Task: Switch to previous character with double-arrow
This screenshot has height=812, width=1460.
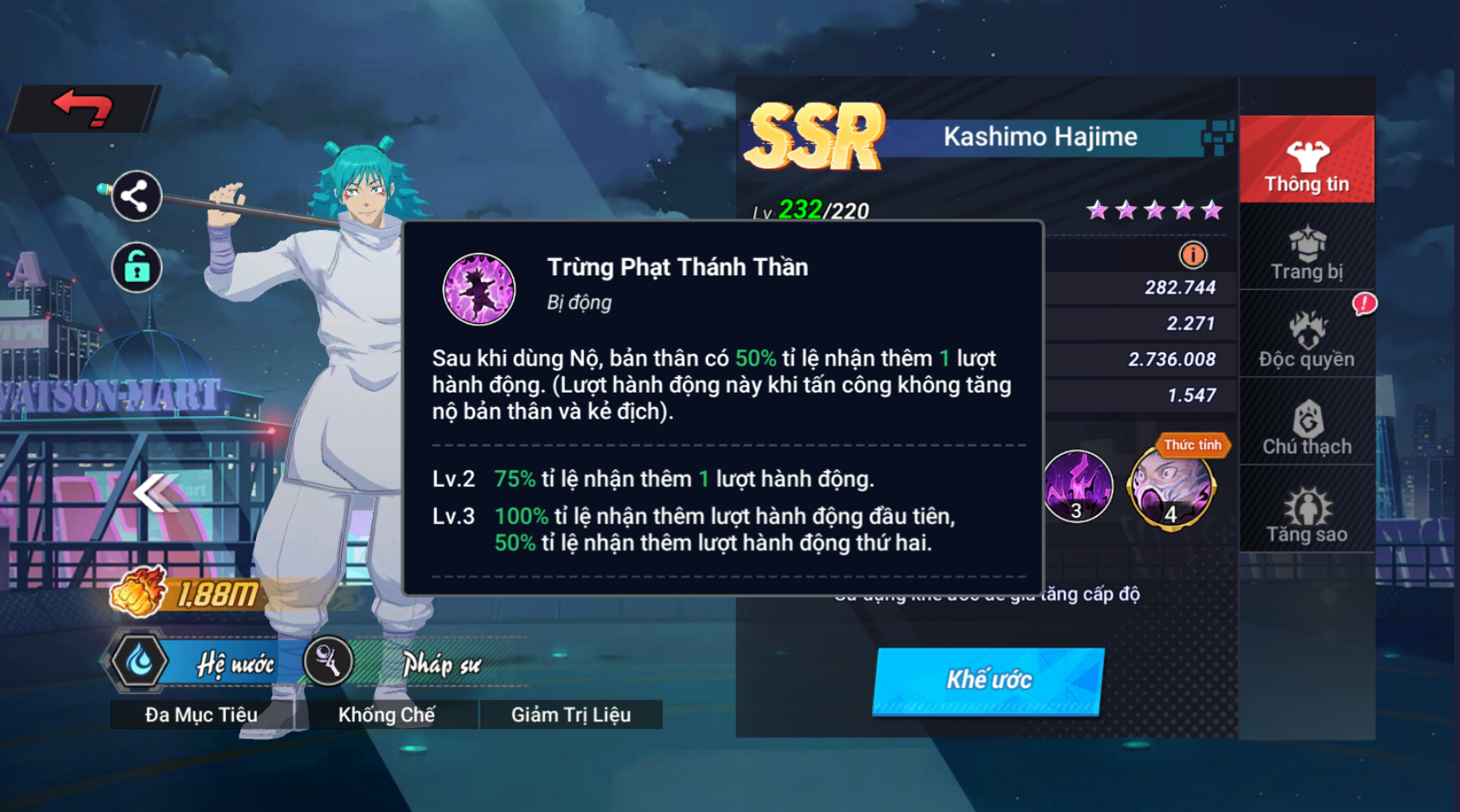Action: [155, 491]
